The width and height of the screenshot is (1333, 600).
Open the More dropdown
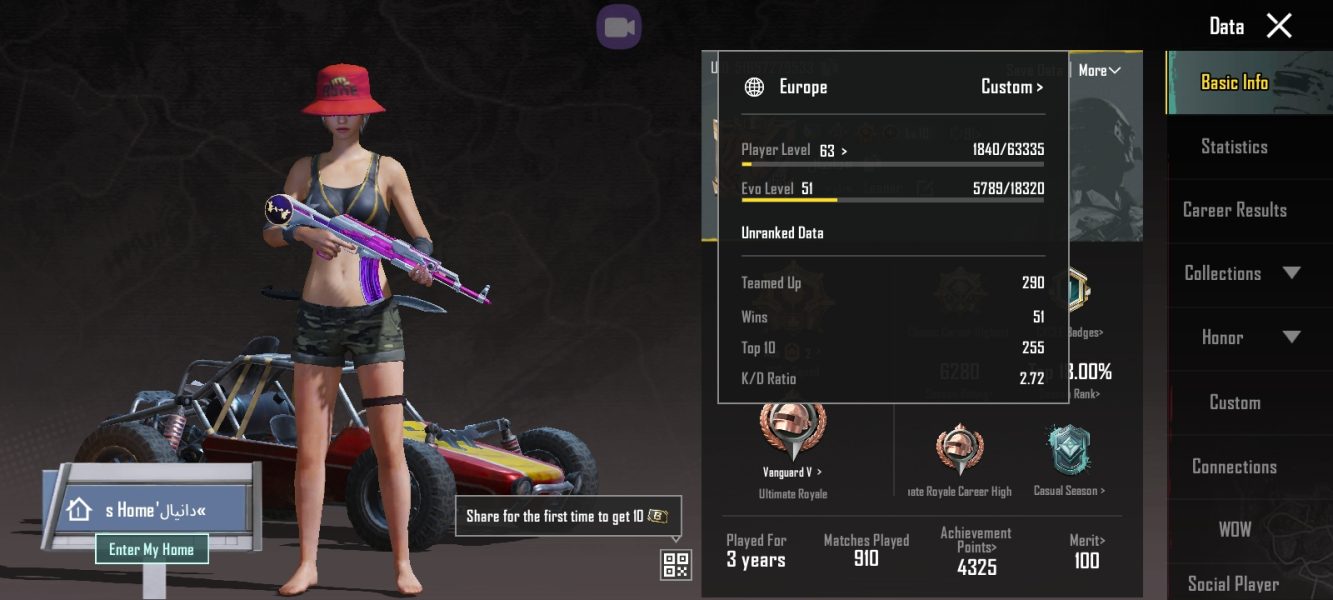[x=1099, y=70]
